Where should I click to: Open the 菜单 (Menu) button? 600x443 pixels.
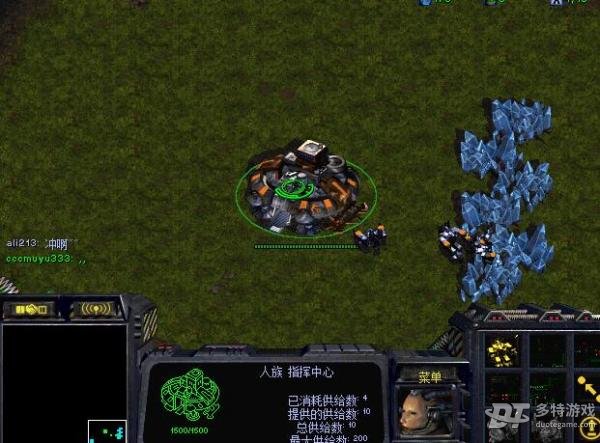(x=430, y=377)
